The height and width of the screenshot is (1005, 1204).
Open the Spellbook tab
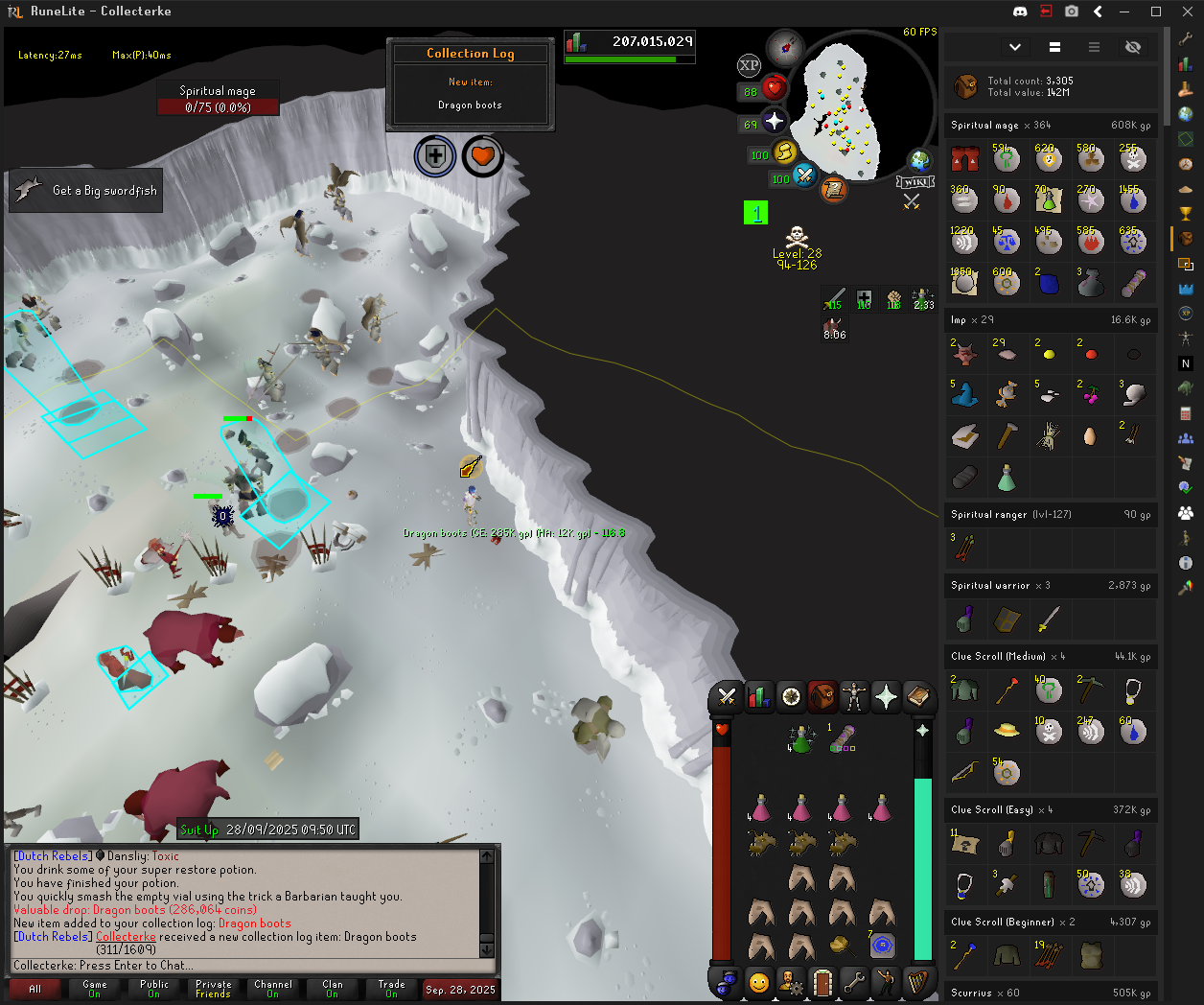click(918, 696)
